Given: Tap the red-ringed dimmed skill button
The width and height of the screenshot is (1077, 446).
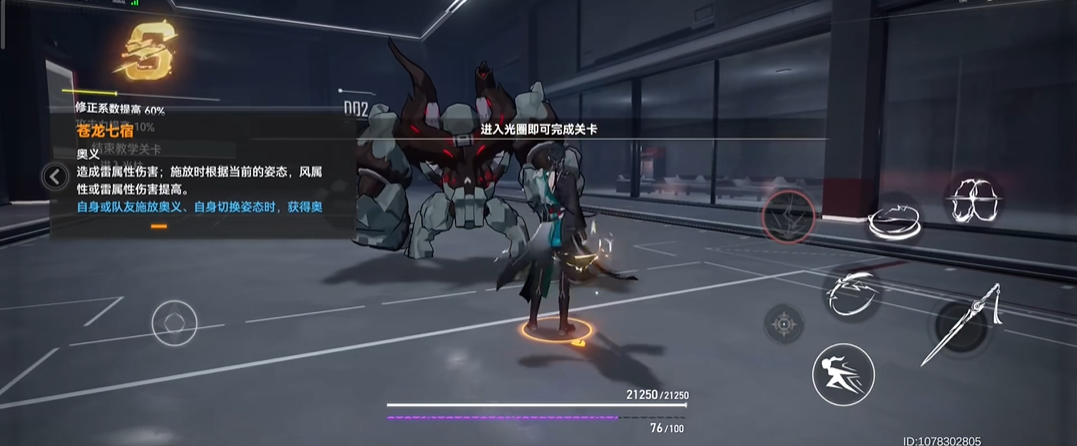Looking at the screenshot, I should [x=791, y=216].
